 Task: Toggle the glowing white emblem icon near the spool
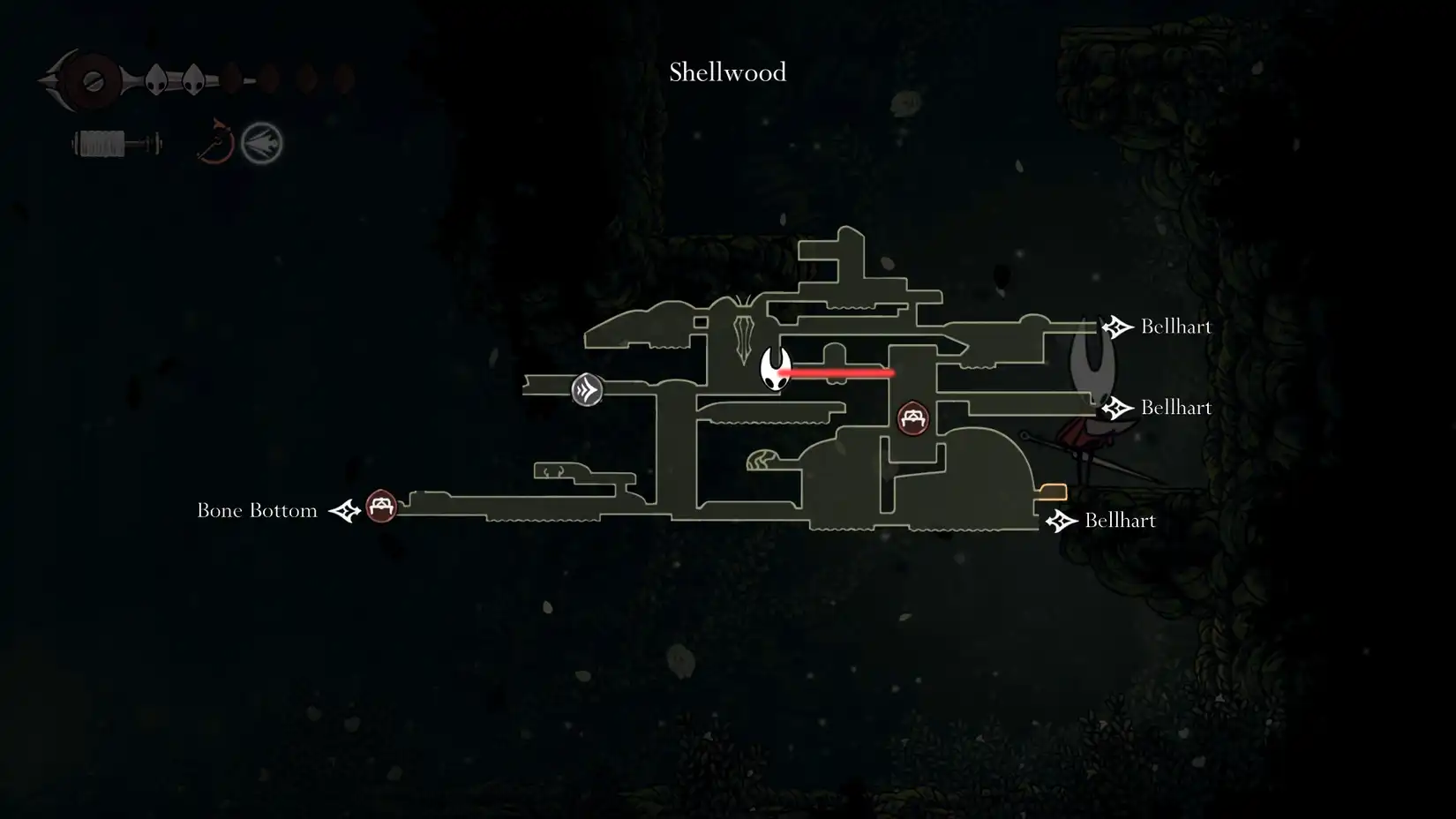tap(260, 143)
